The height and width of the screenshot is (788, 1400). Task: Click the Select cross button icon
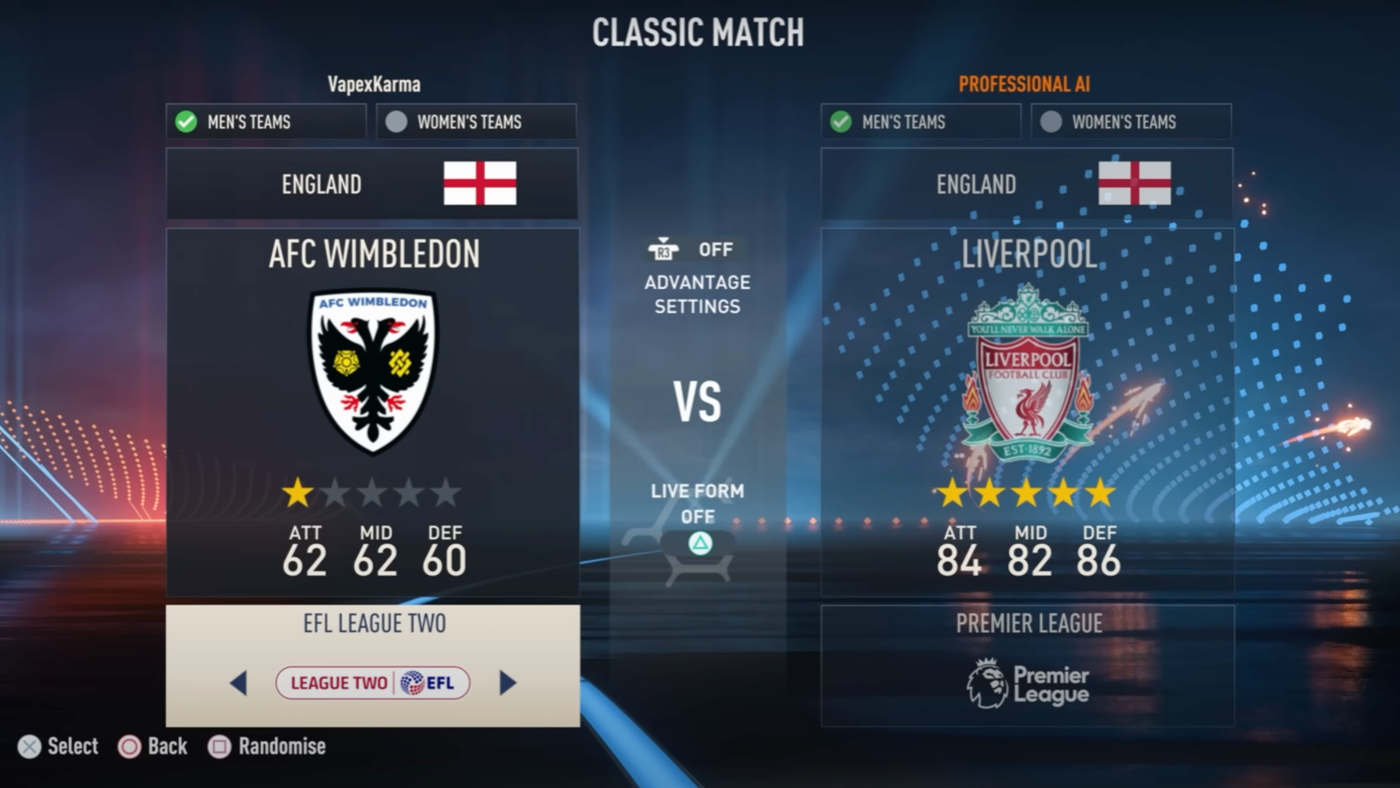tap(29, 746)
